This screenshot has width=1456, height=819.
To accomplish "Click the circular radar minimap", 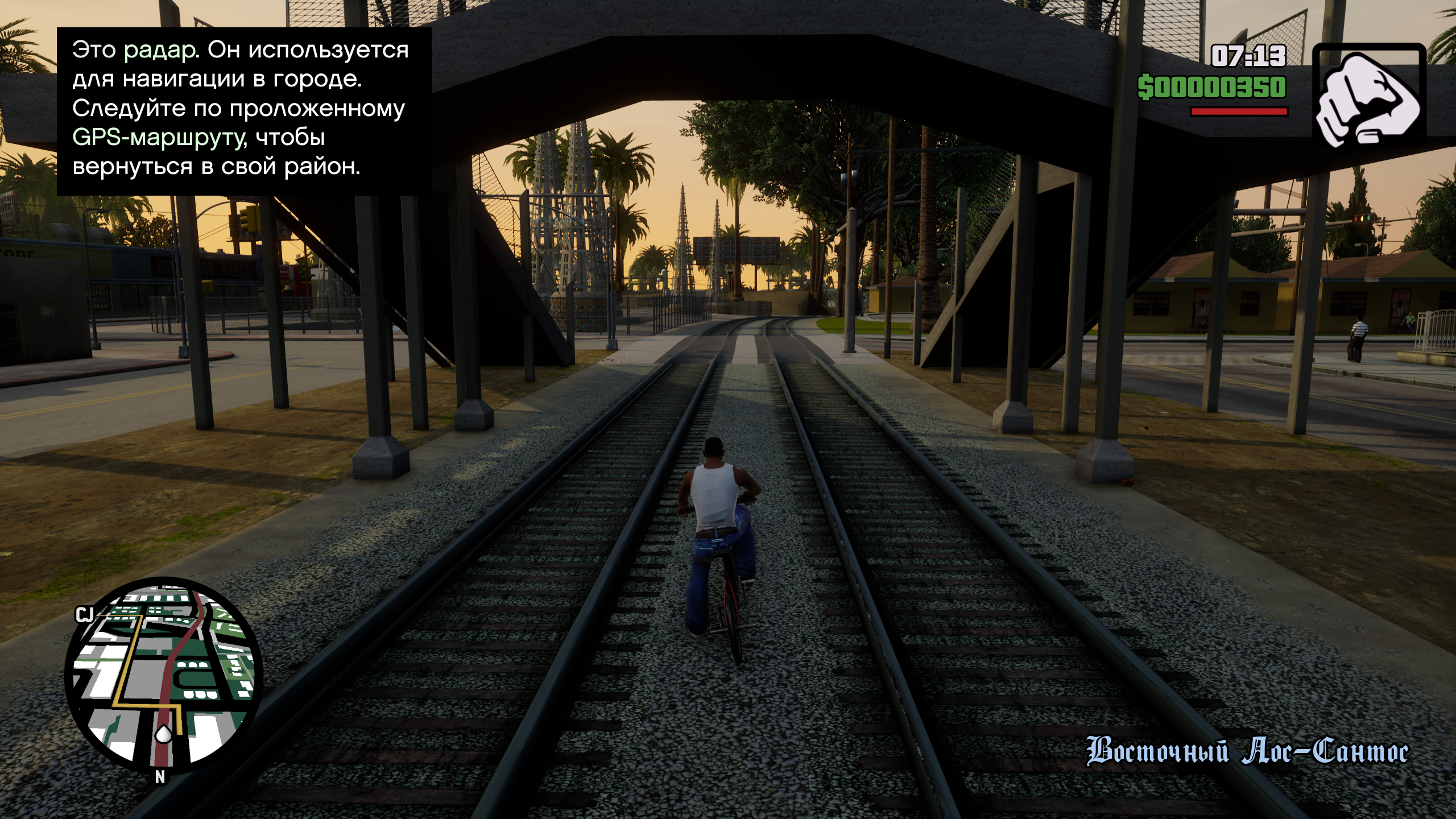I will coord(164,675).
